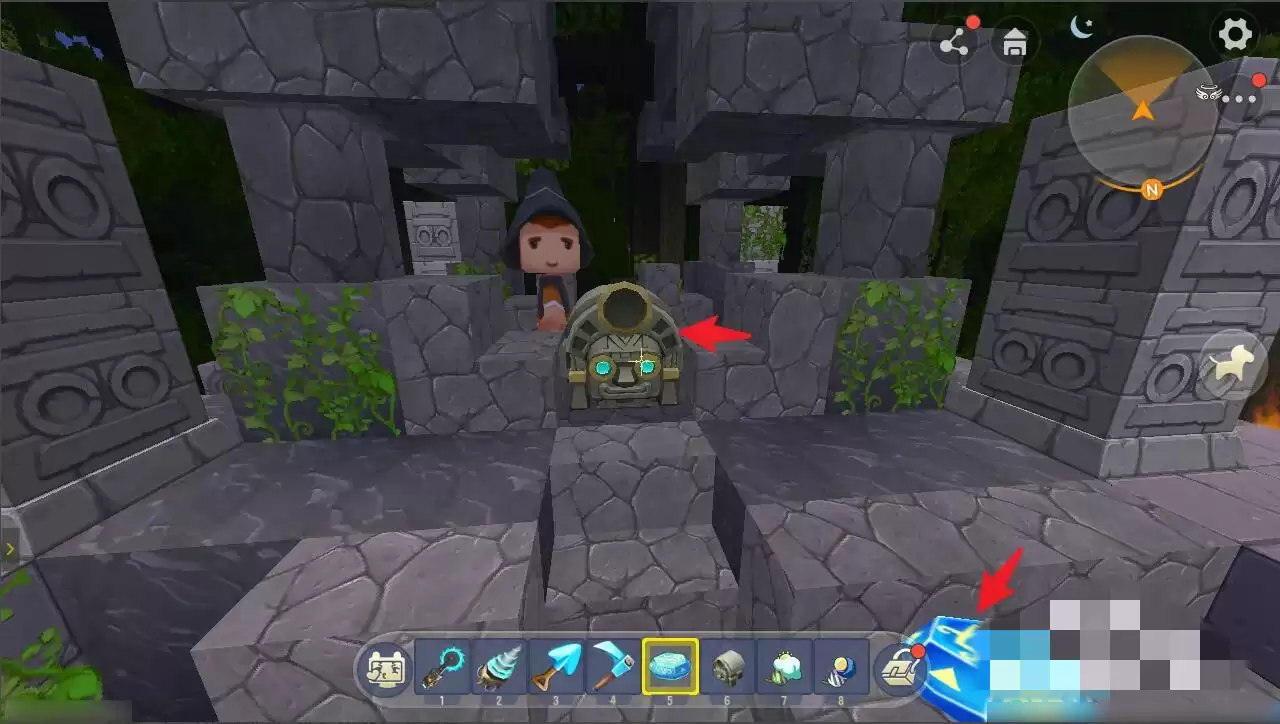Select the cloud-shaped item in slot 7
This screenshot has width=1280, height=724.
[x=784, y=665]
